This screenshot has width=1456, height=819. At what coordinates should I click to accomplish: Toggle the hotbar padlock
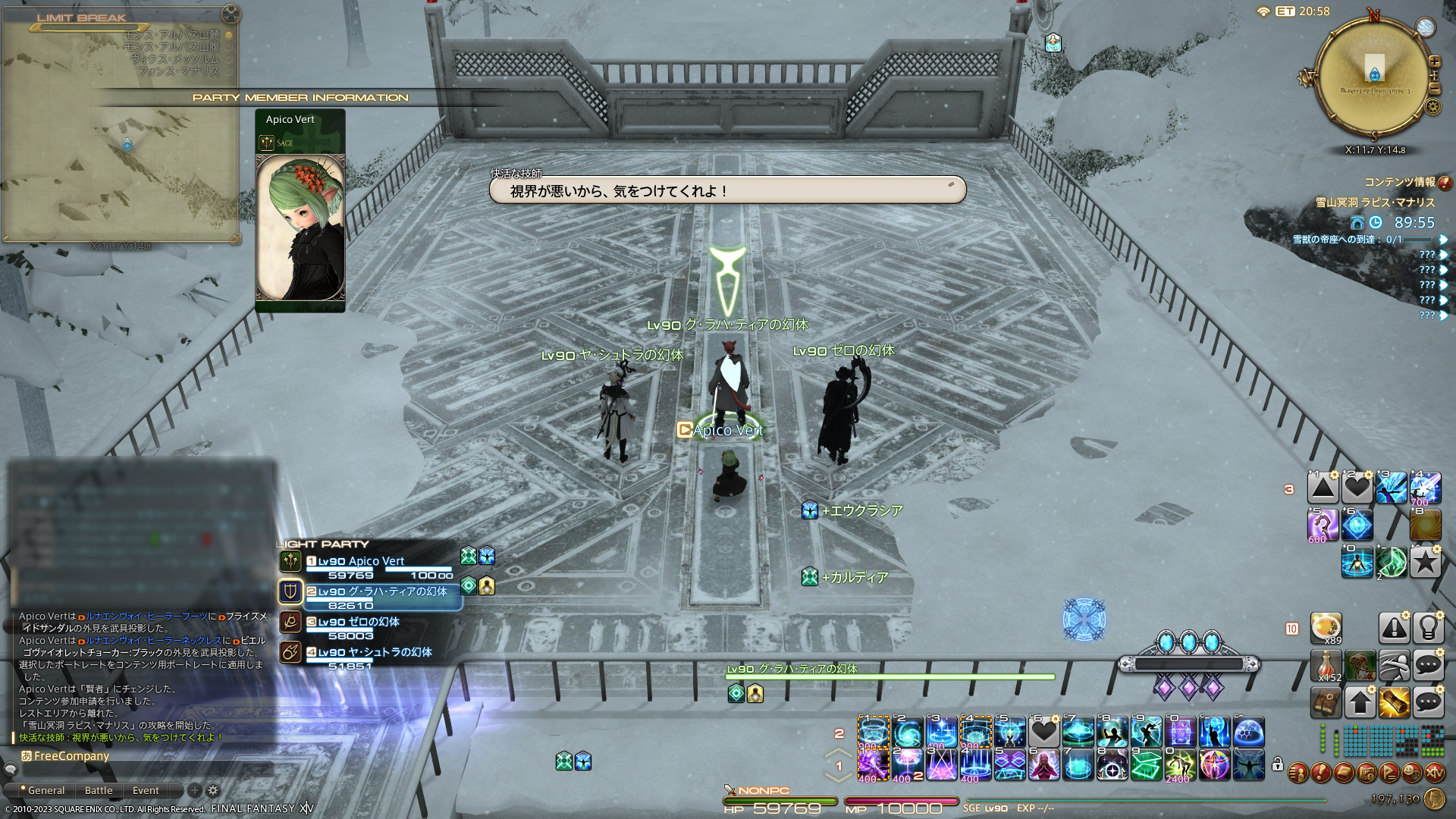coord(1278,764)
